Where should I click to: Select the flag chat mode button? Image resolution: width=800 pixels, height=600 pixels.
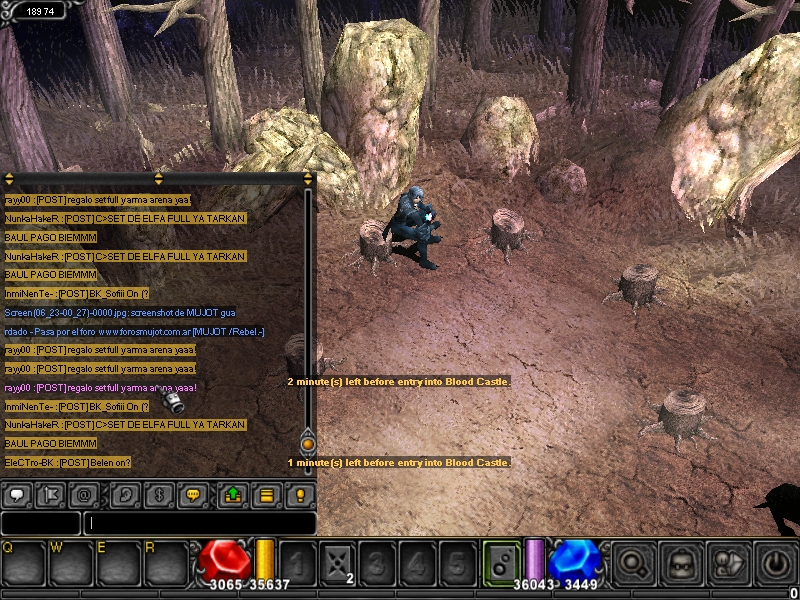point(53,494)
